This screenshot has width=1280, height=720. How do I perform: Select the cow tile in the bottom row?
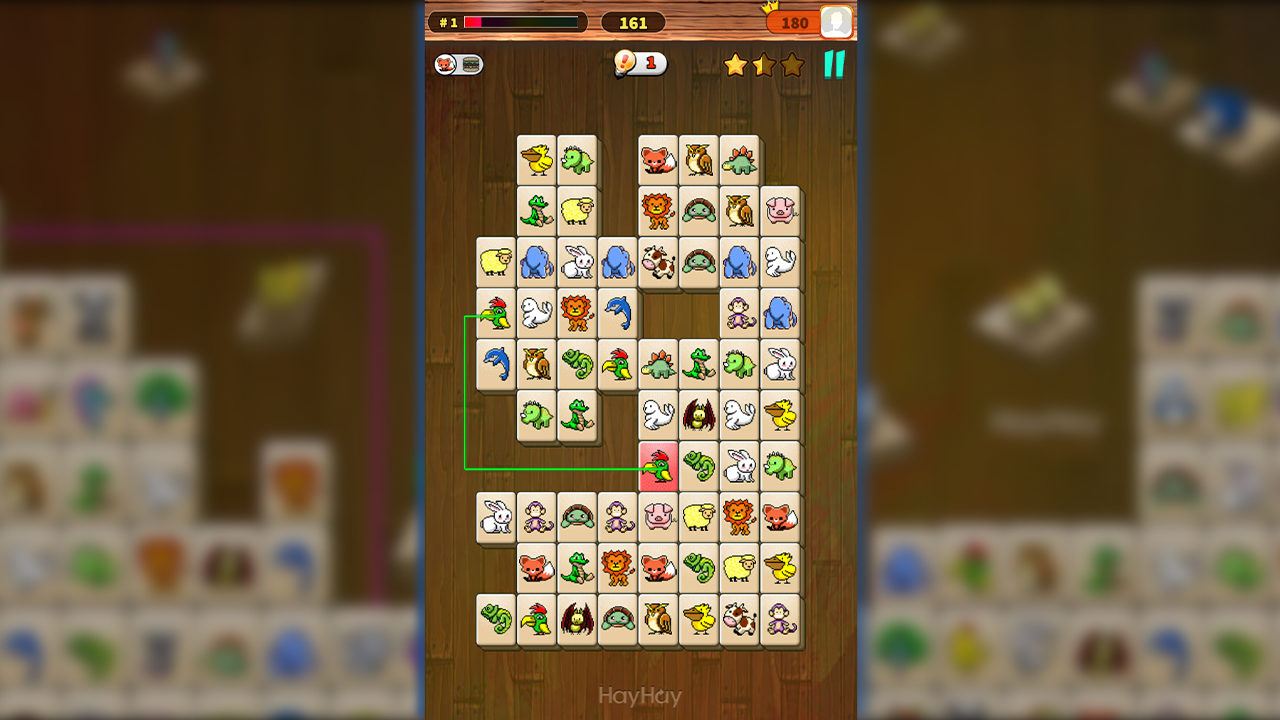[x=739, y=619]
